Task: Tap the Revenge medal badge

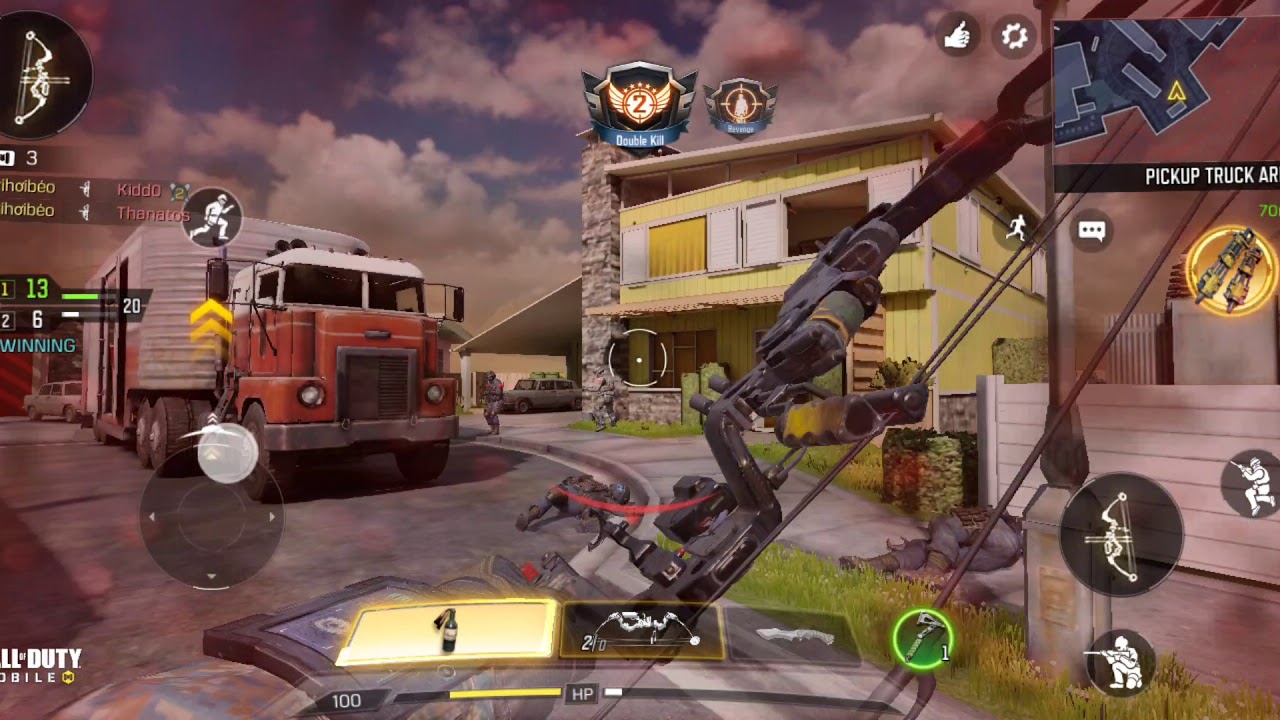Action: [x=740, y=107]
